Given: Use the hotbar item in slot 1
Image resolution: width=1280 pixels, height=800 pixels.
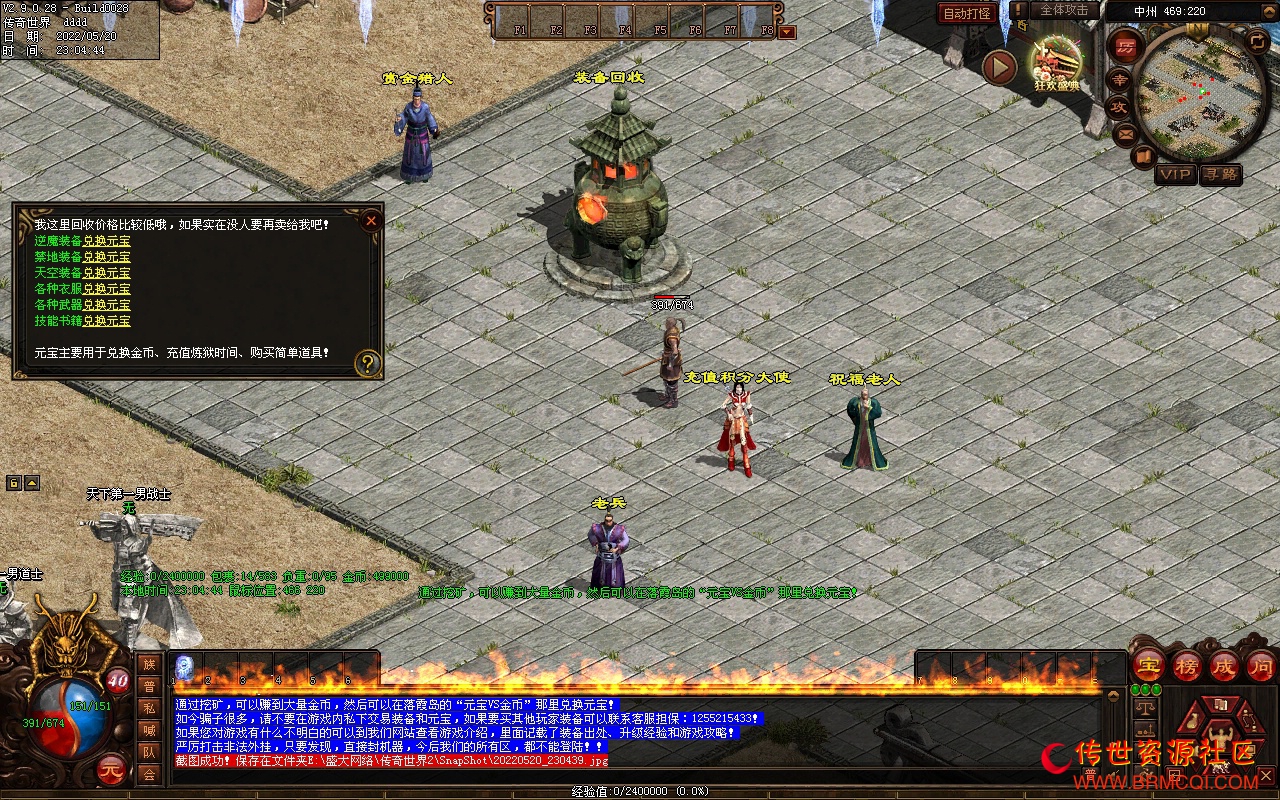Looking at the screenshot, I should [185, 668].
